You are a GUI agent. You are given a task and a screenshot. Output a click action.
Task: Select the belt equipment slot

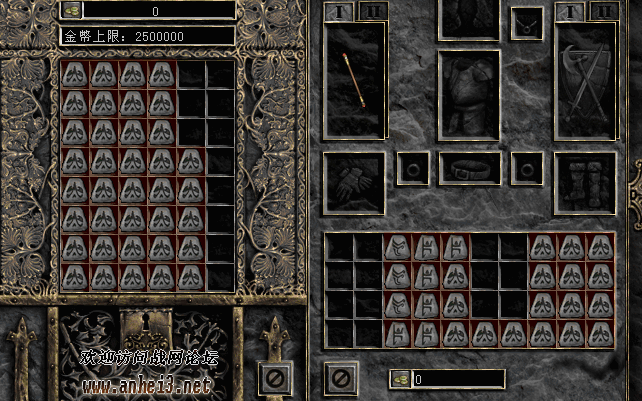(469, 168)
